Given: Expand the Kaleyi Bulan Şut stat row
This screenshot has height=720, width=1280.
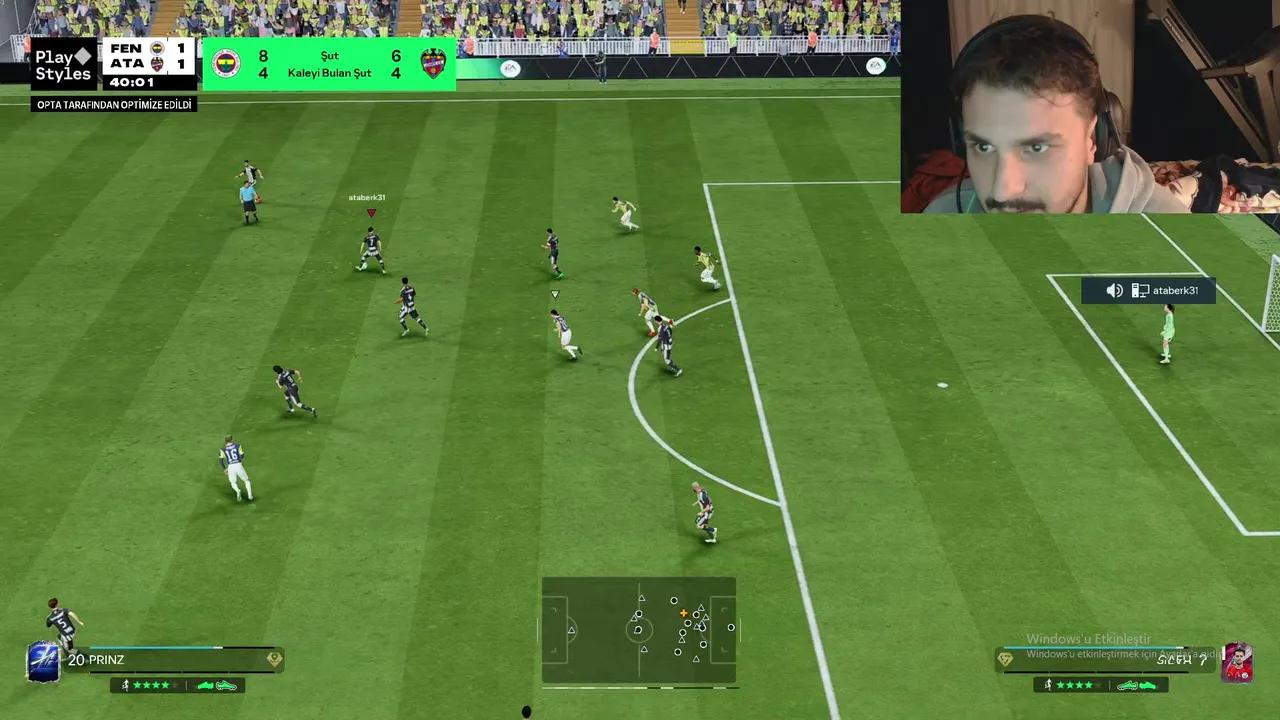Looking at the screenshot, I should [329, 73].
